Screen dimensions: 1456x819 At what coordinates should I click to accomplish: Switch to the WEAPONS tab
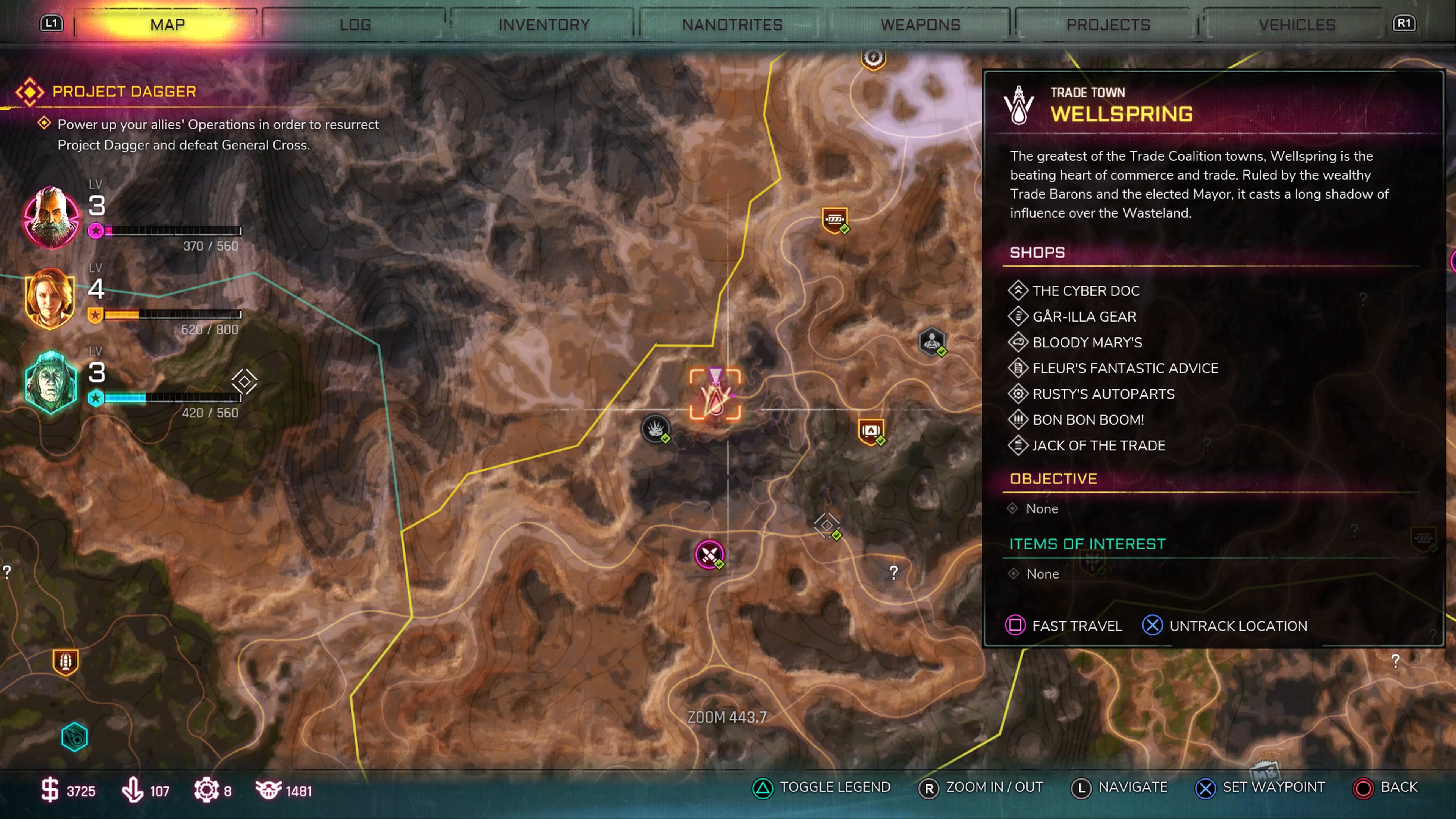[919, 24]
